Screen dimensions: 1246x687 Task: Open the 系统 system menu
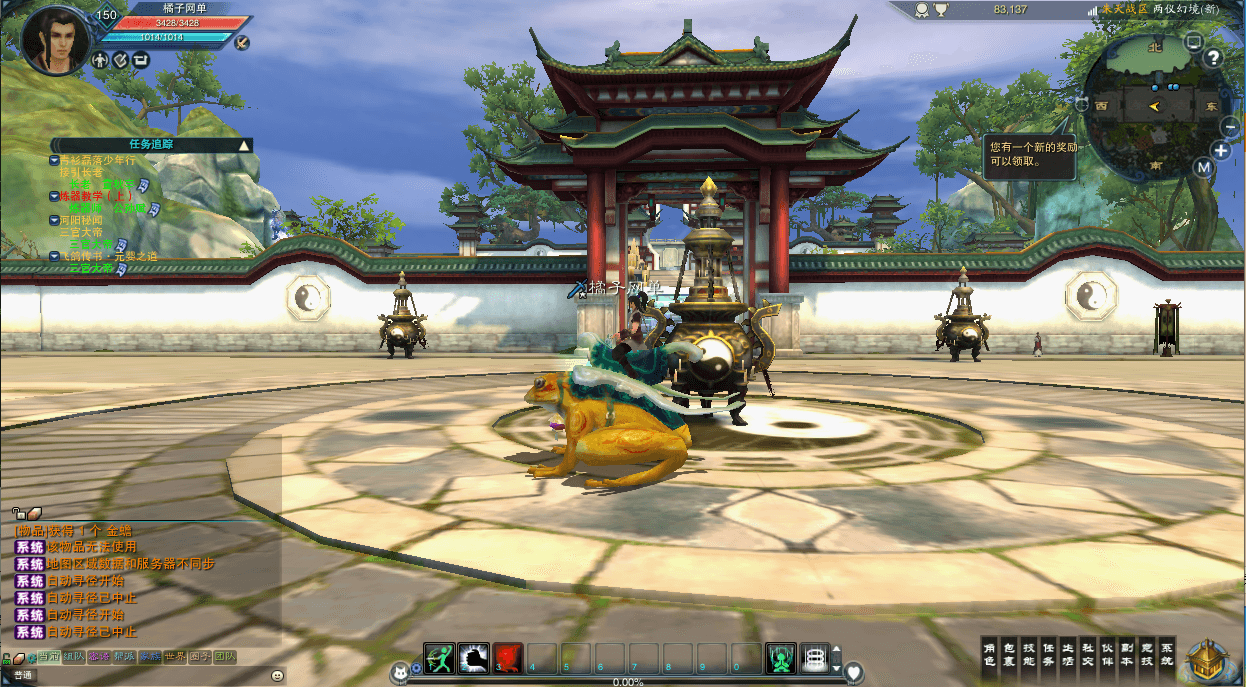pos(1167,654)
